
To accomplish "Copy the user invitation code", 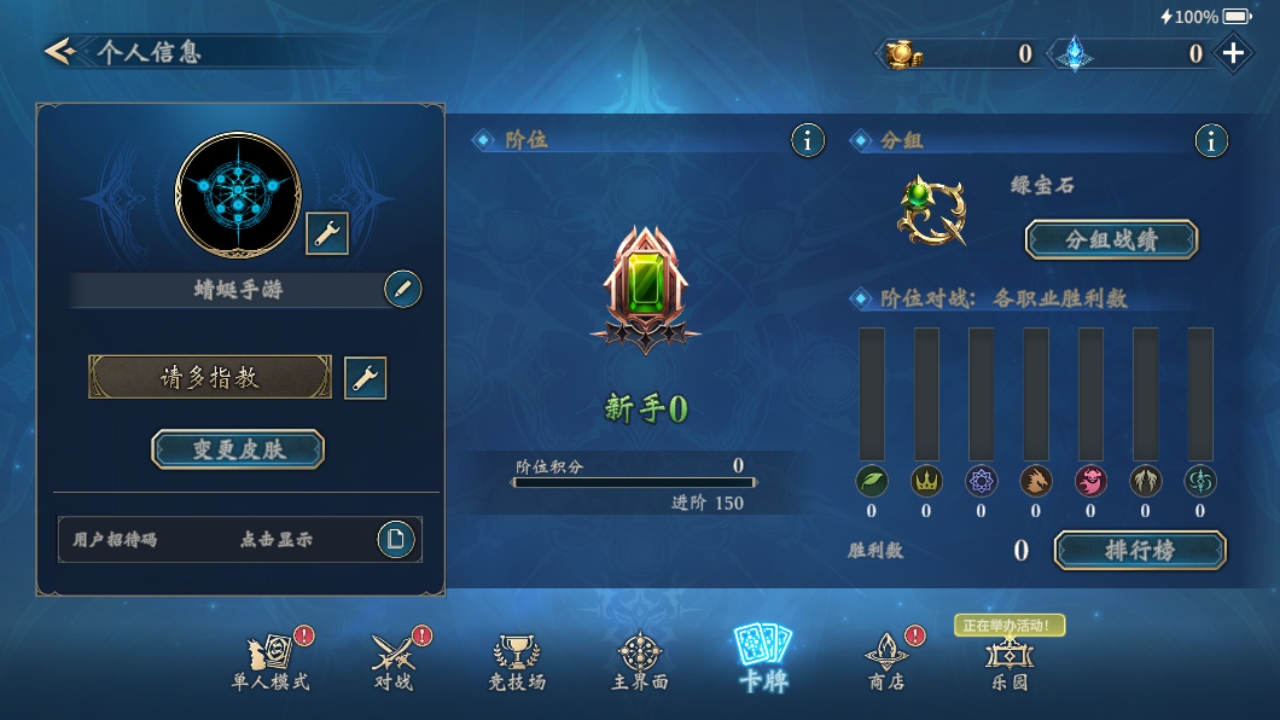I will coord(396,539).
